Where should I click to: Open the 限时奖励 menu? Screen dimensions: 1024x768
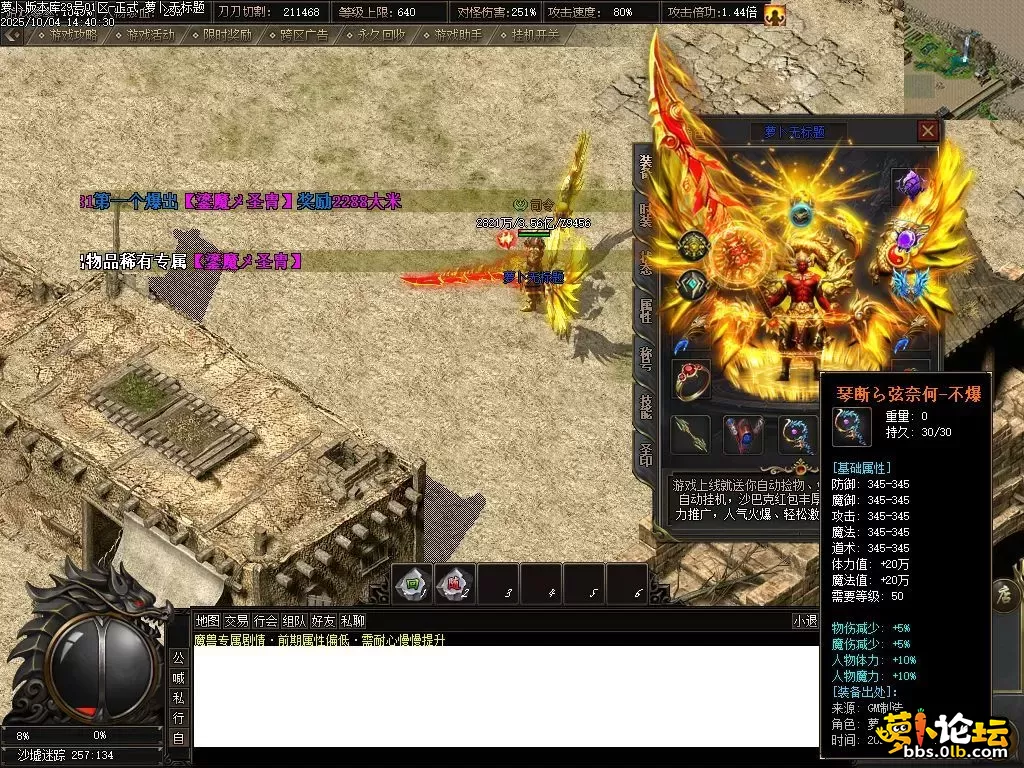point(227,34)
